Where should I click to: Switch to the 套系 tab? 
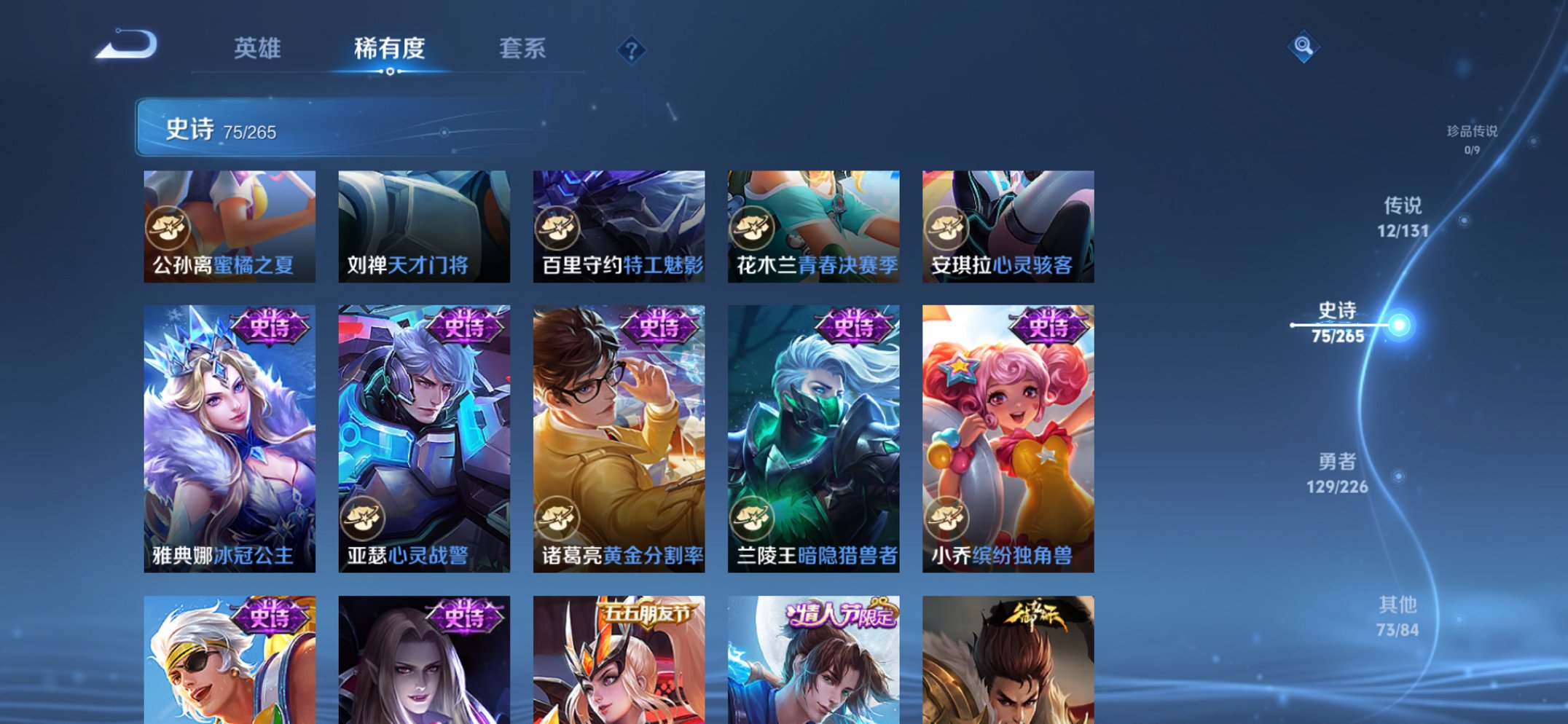click(522, 48)
